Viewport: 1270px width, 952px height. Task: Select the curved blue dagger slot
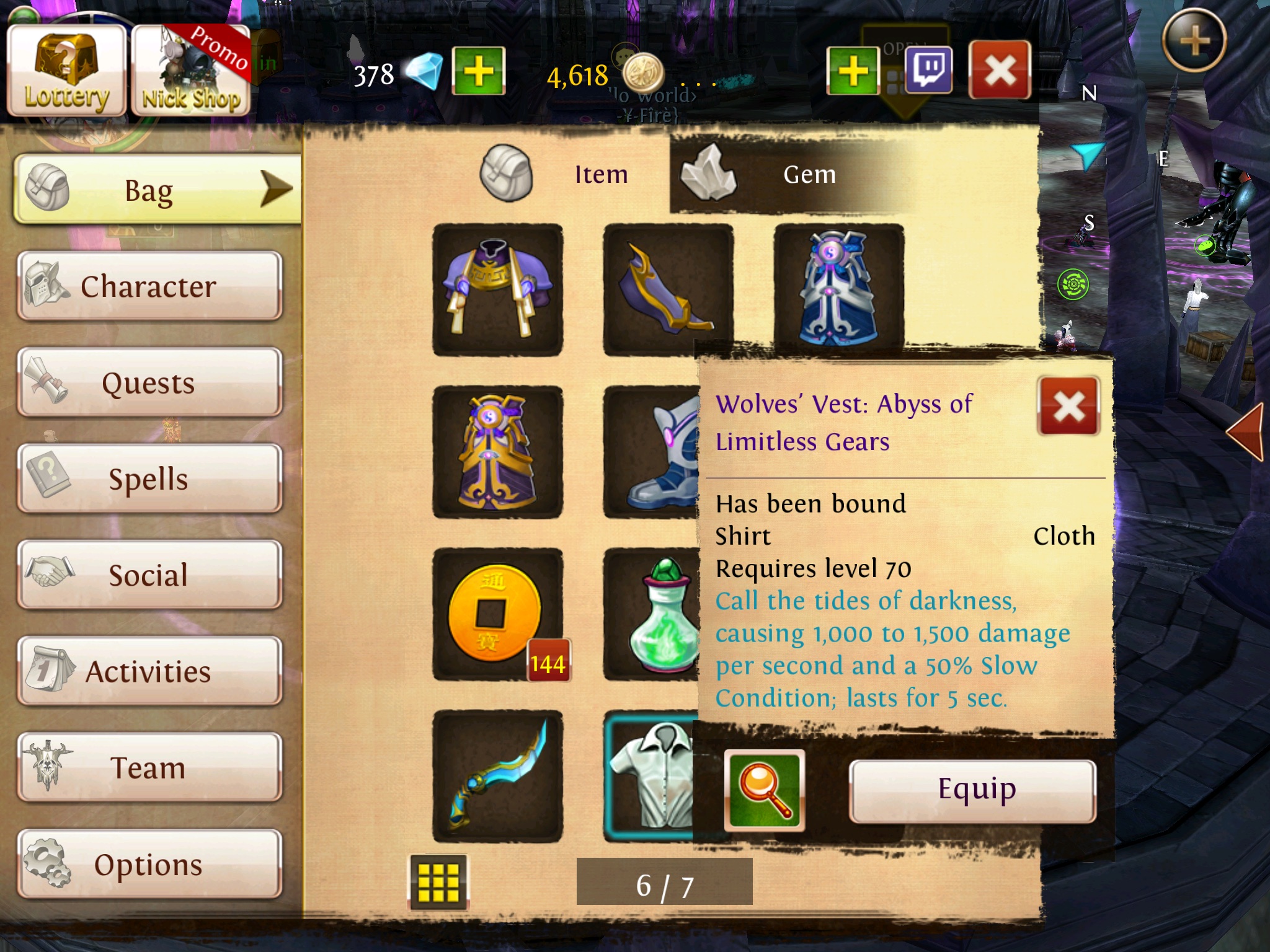(x=497, y=776)
